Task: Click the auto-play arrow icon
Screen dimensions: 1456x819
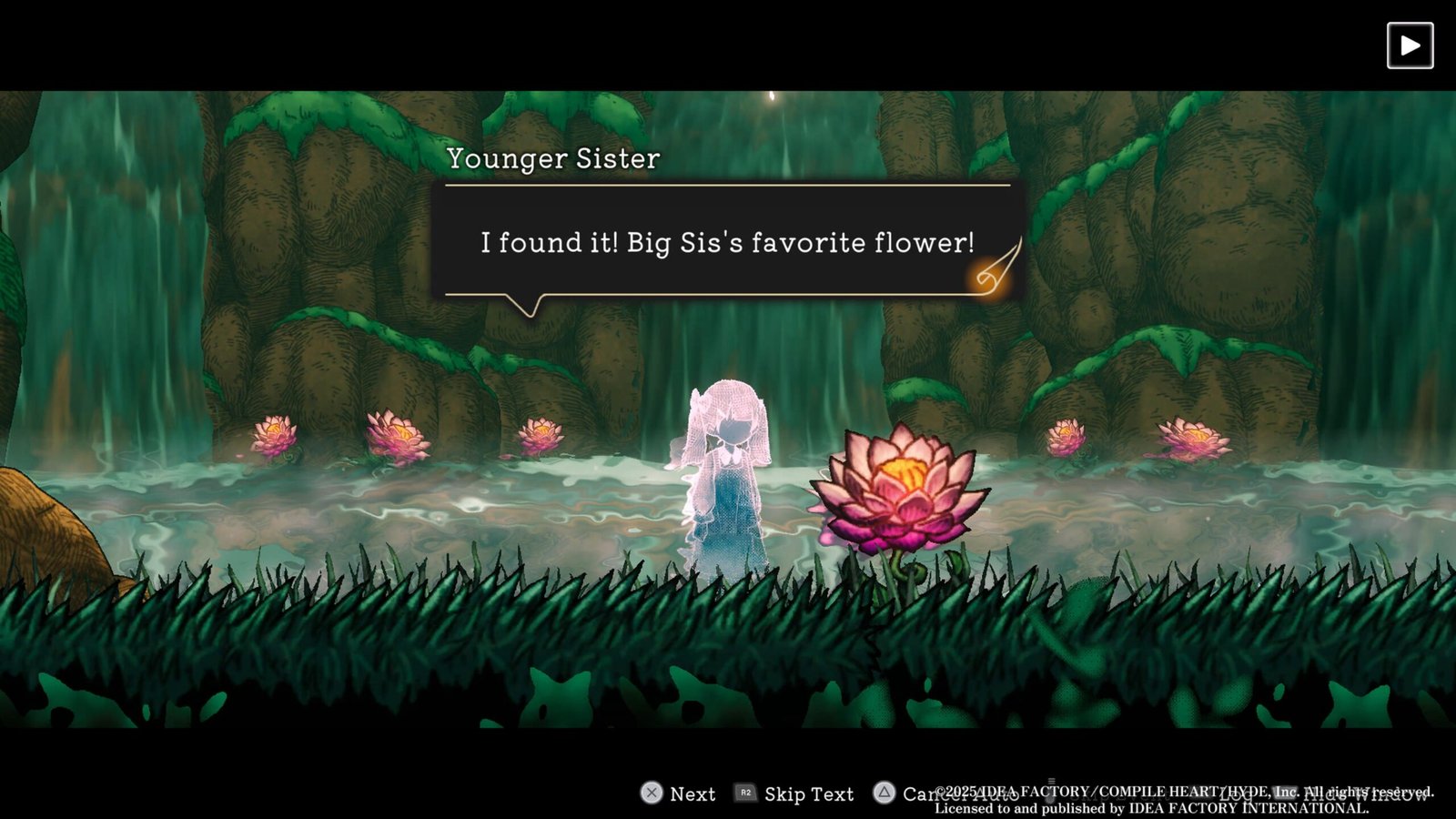Action: tap(1410, 45)
